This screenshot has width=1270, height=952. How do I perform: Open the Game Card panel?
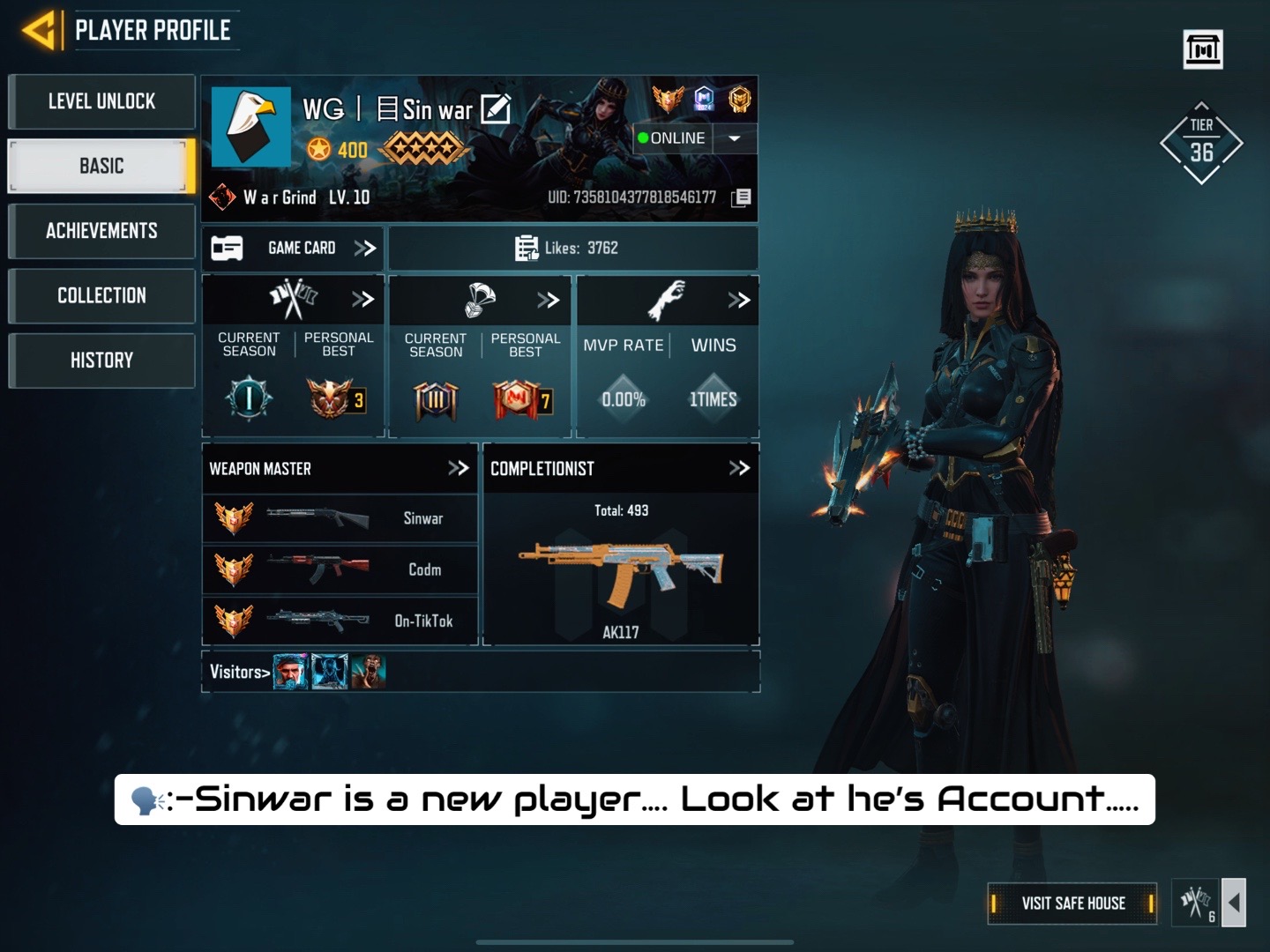coord(293,249)
